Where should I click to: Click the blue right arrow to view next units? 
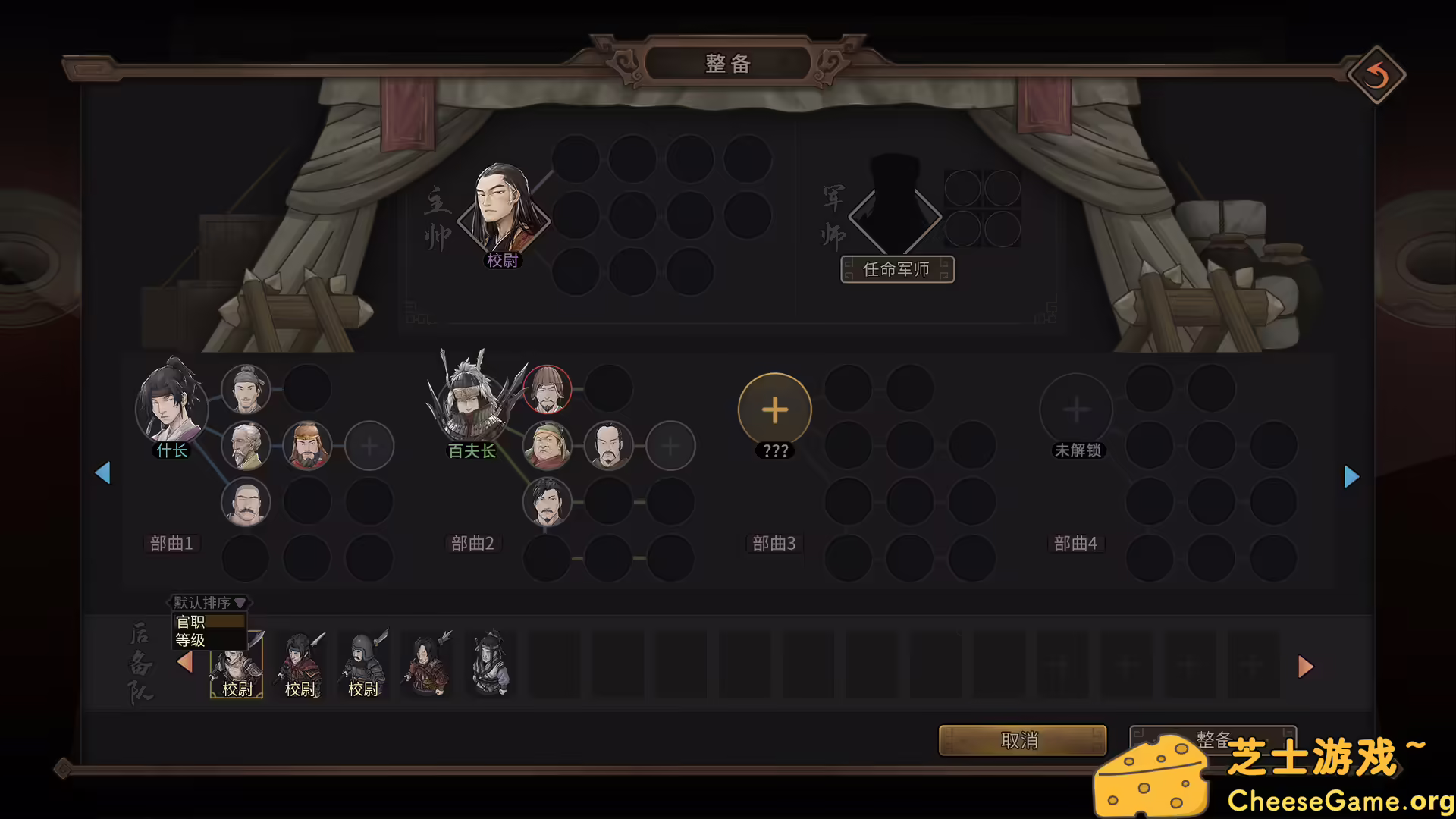pos(1352,476)
